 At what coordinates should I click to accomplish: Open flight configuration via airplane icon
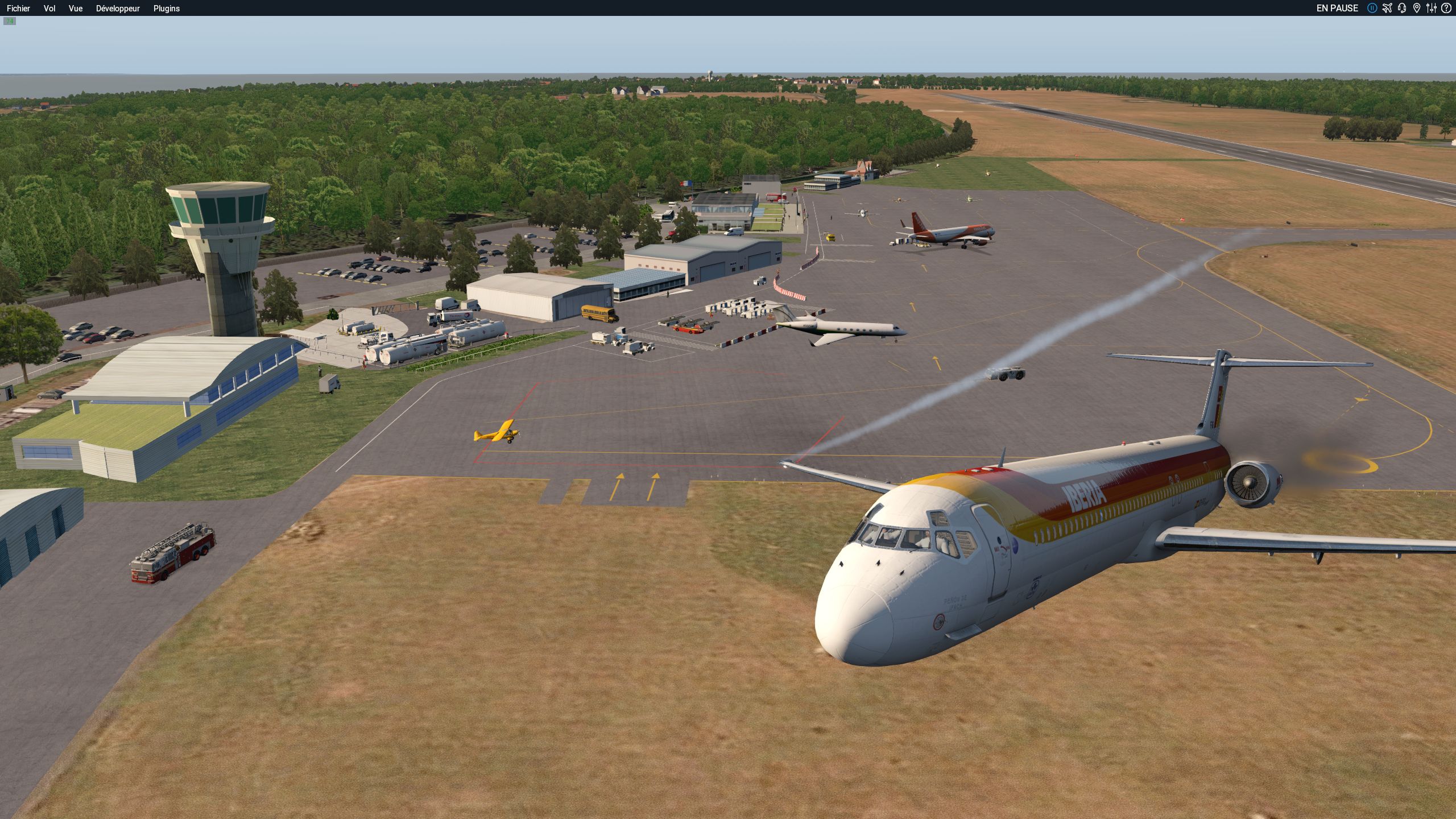tap(1387, 8)
